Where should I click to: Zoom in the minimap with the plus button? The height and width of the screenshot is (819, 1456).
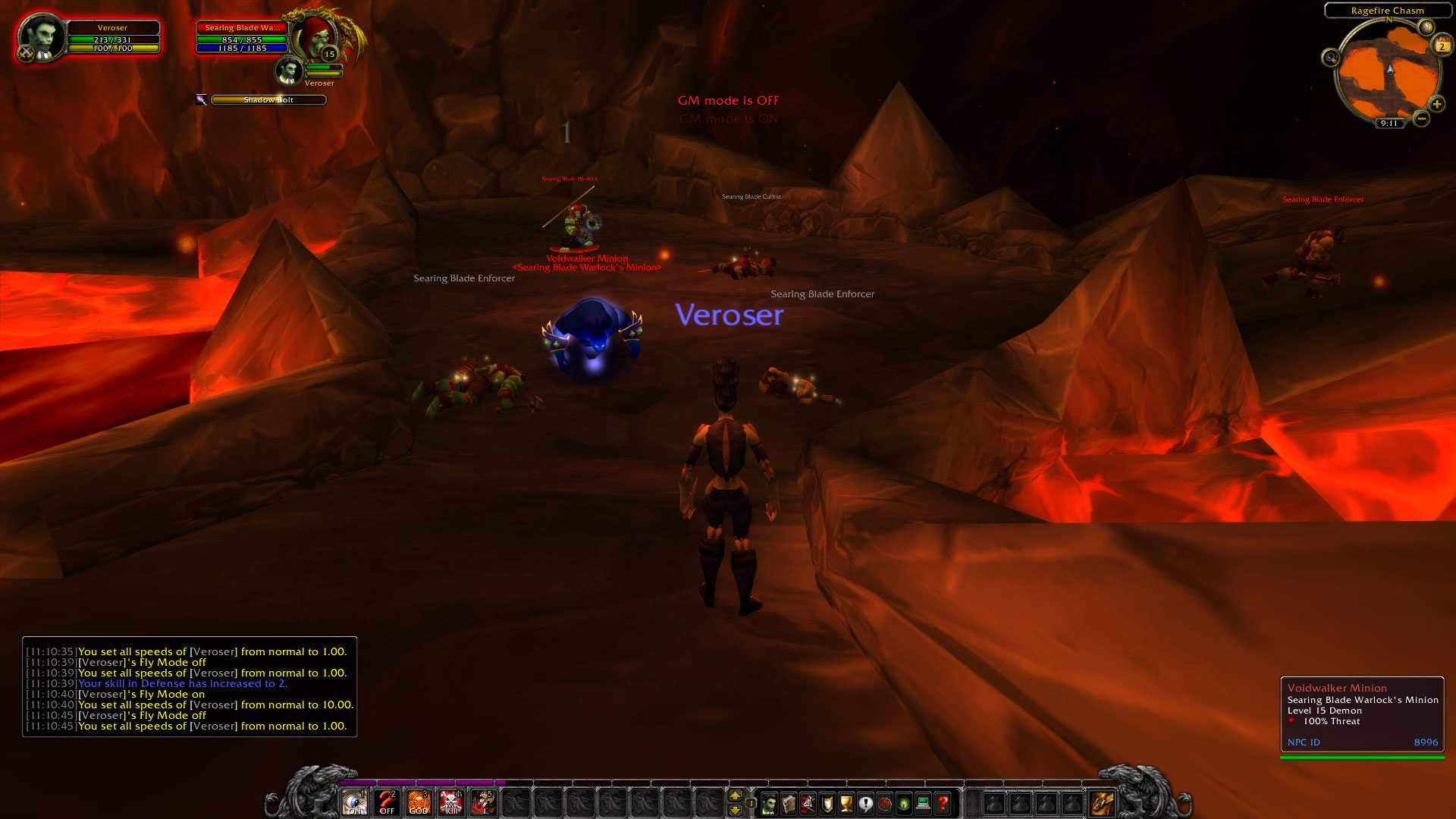coord(1437,104)
